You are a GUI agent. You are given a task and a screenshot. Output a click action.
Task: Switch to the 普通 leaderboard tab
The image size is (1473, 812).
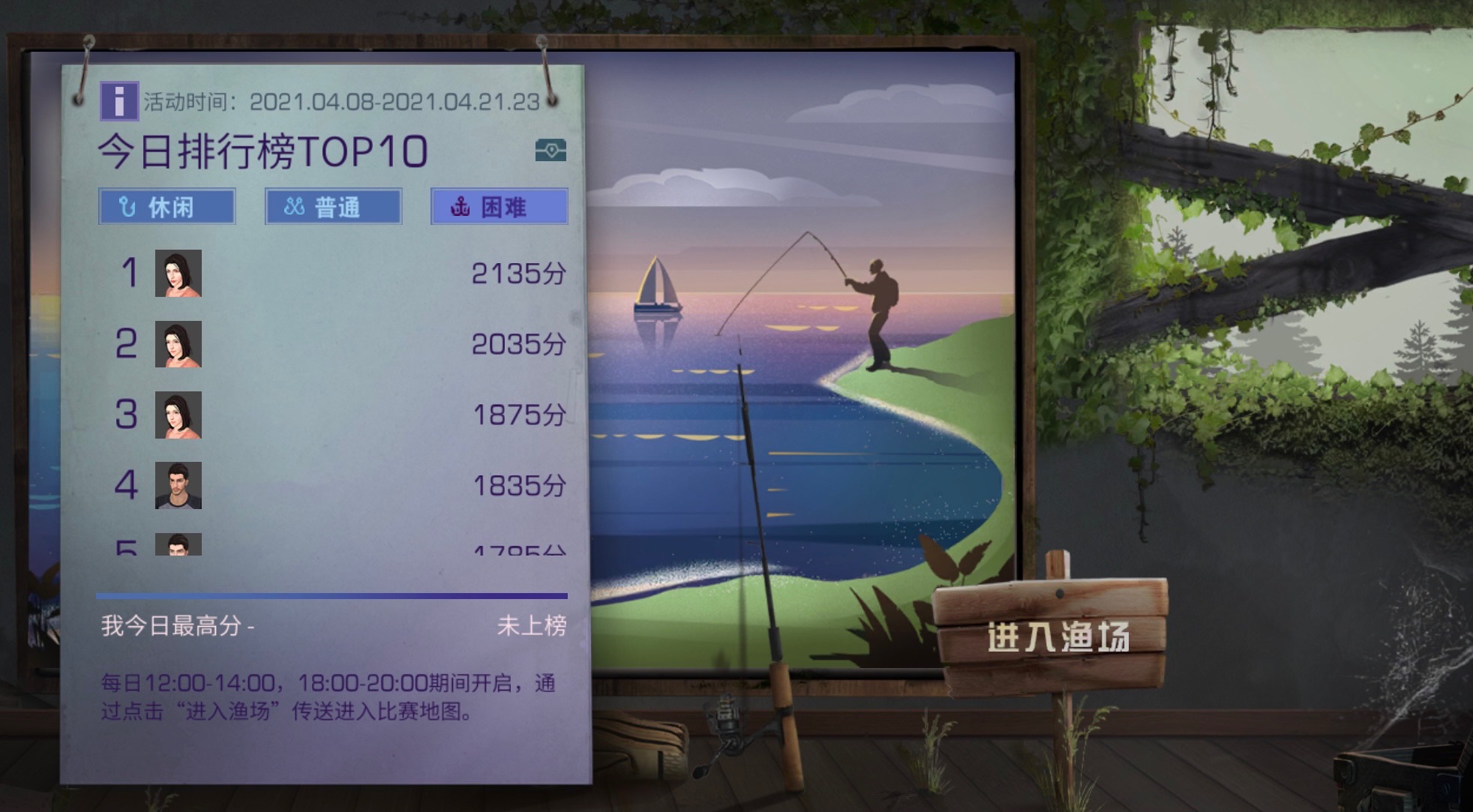pyautogui.click(x=332, y=207)
